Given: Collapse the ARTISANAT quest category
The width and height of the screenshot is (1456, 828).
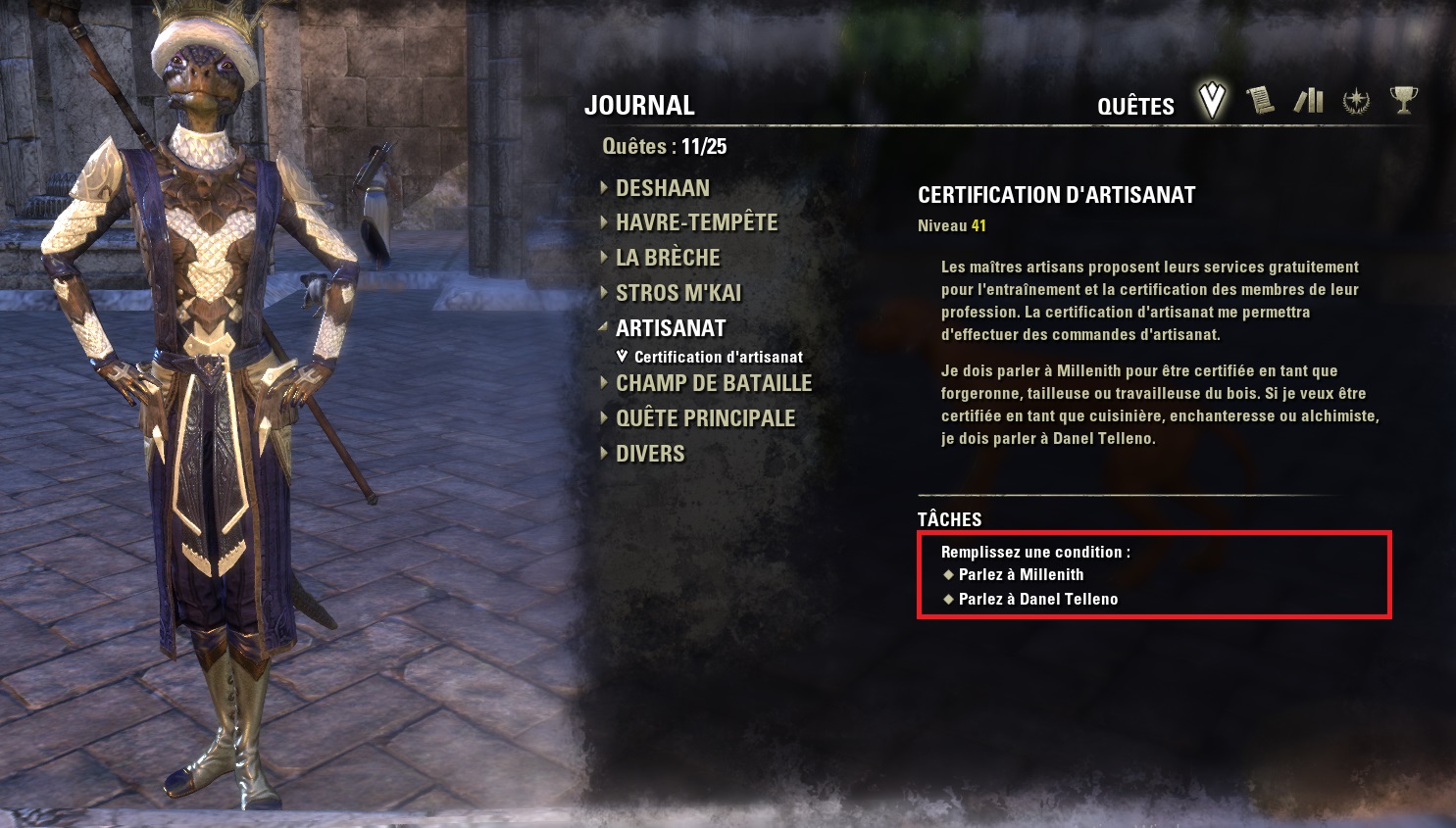Looking at the screenshot, I should [671, 329].
